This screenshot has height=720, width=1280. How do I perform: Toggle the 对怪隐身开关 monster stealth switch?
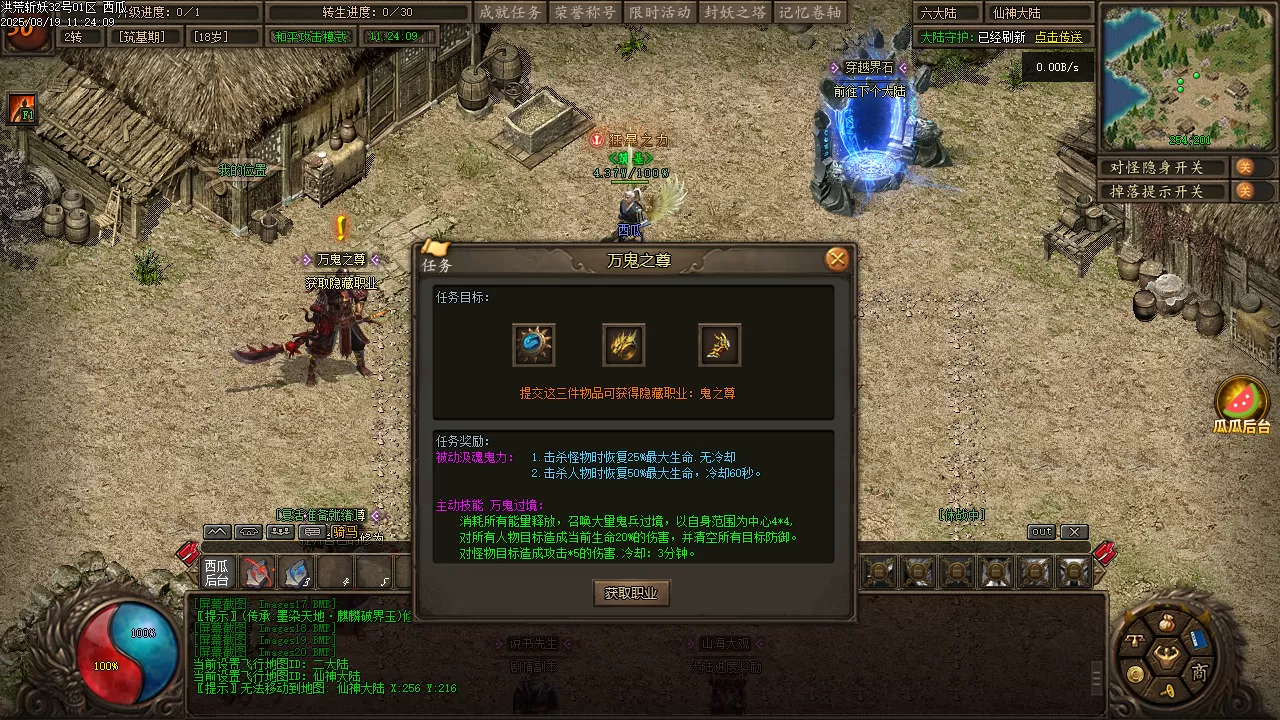(x=1245, y=167)
